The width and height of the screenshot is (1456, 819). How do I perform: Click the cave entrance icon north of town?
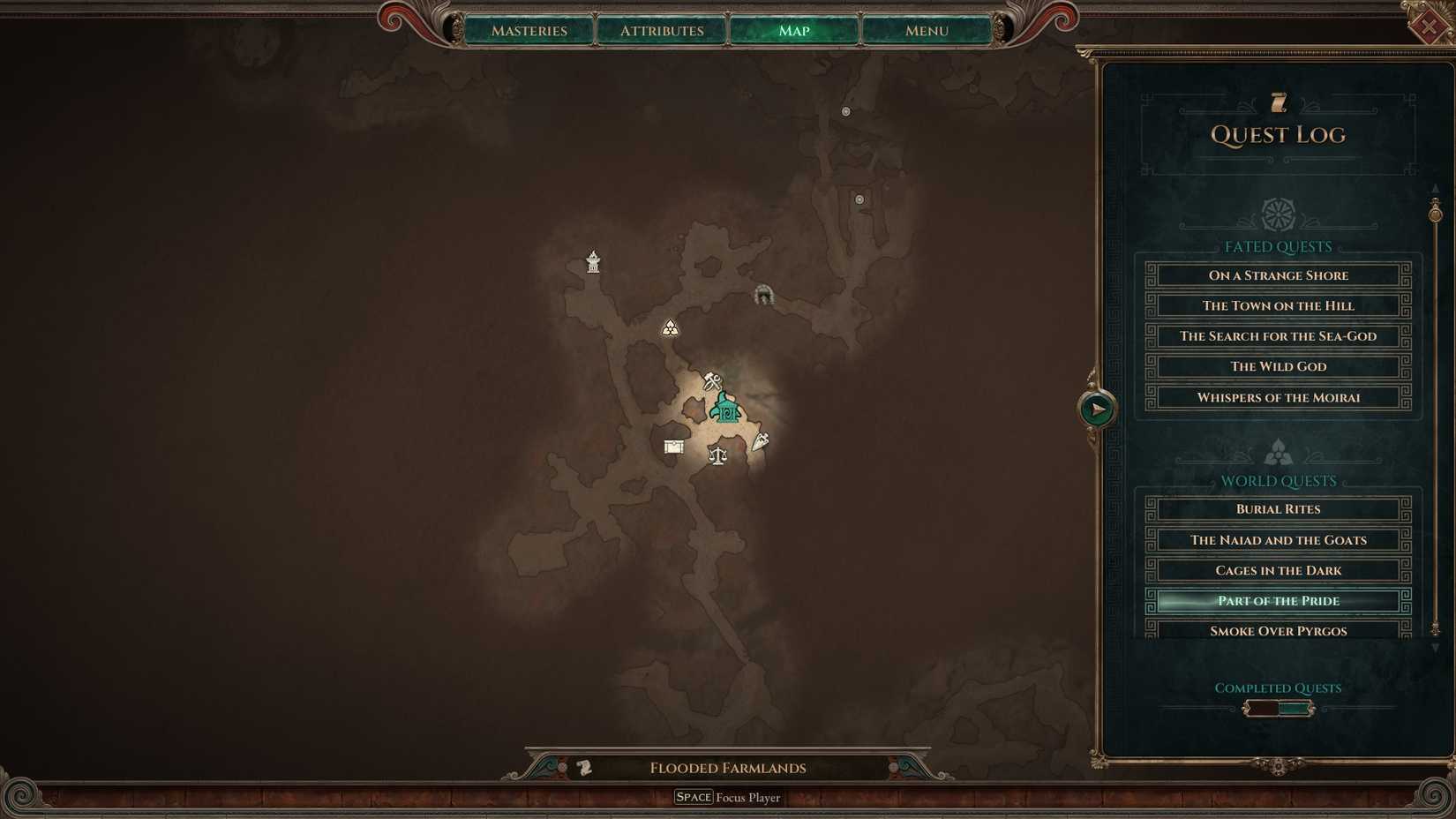pyautogui.click(x=764, y=294)
